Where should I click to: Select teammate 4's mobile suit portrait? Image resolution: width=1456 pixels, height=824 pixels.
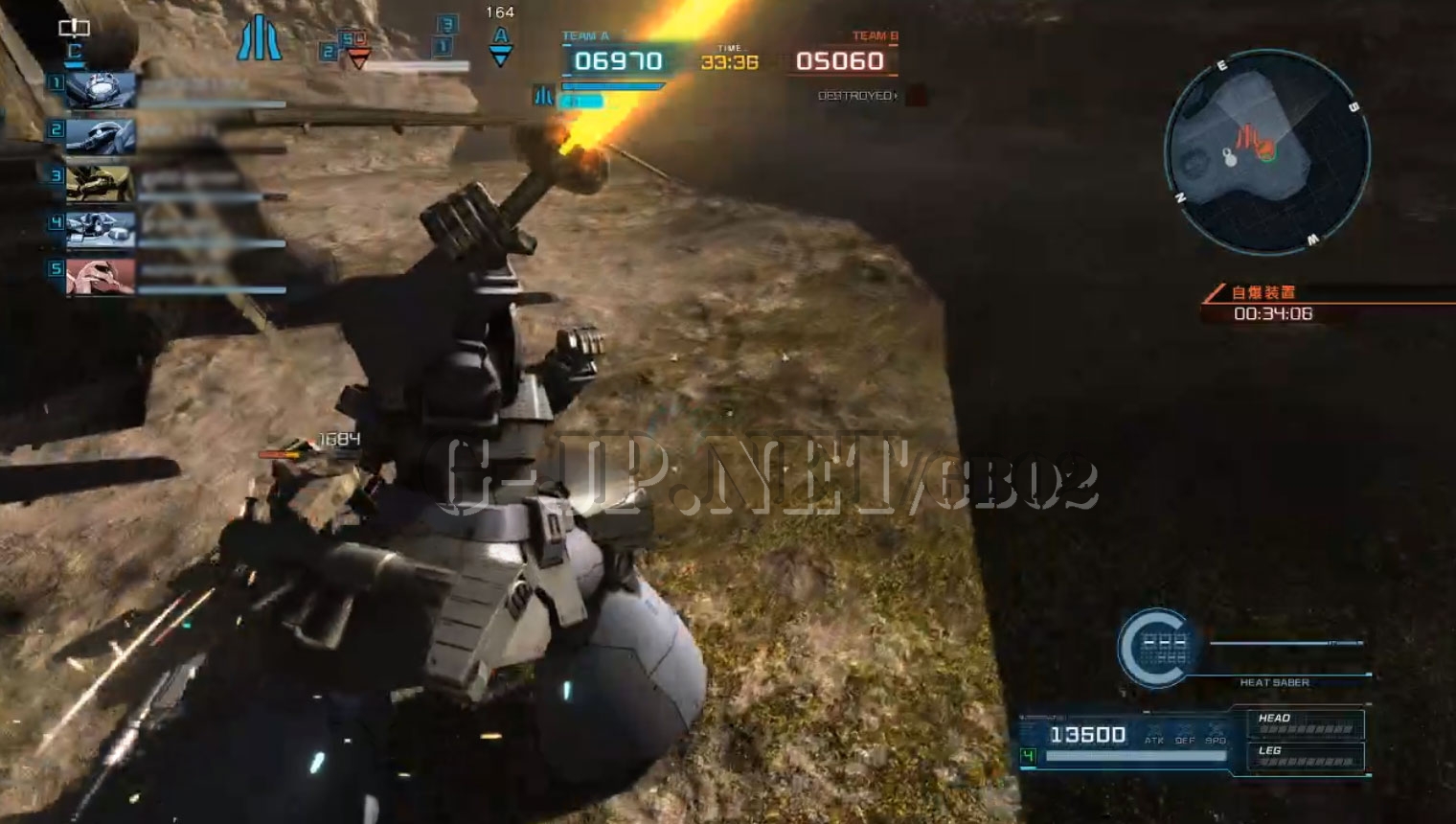[101, 229]
